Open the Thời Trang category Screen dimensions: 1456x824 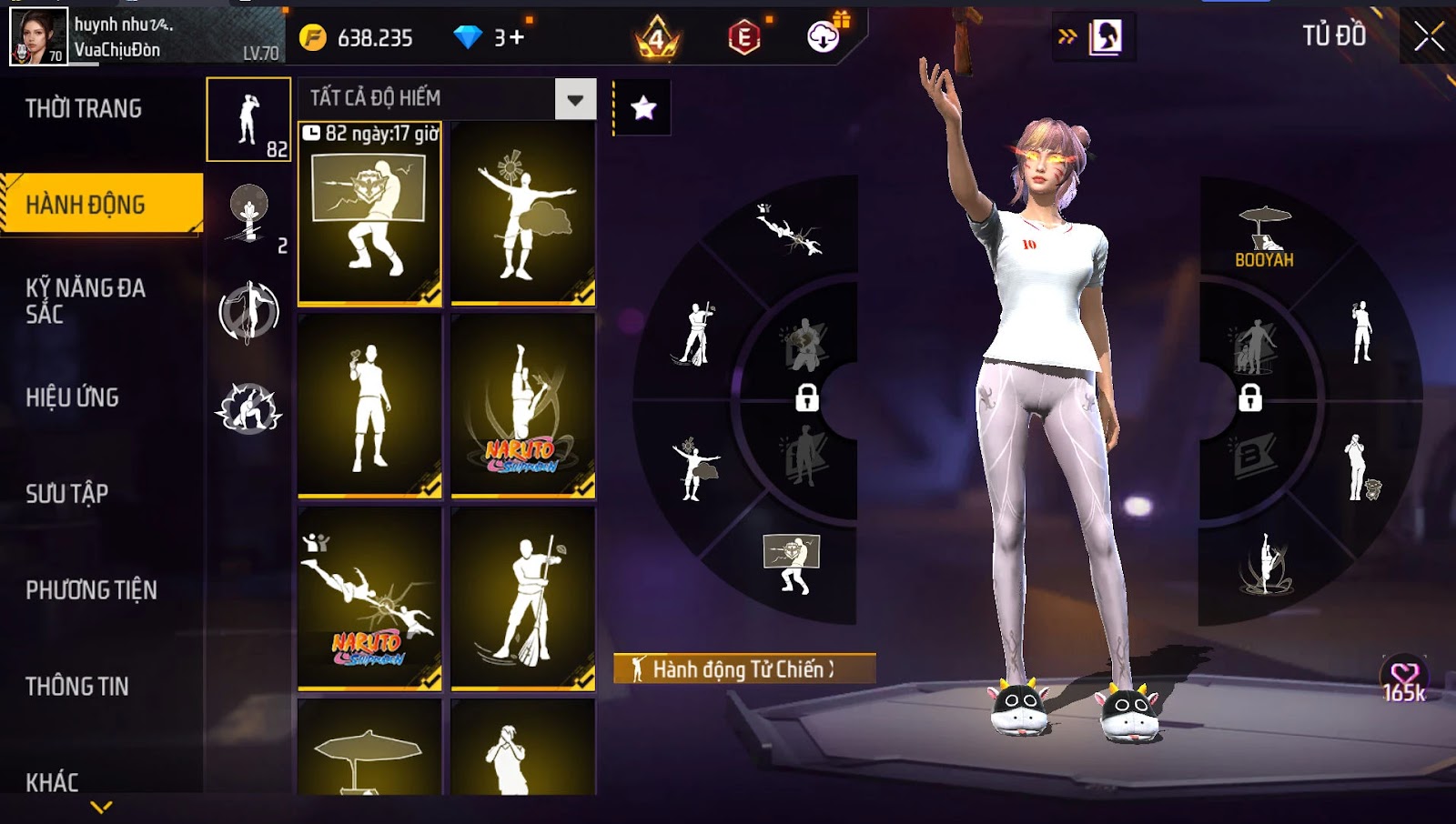(x=84, y=109)
